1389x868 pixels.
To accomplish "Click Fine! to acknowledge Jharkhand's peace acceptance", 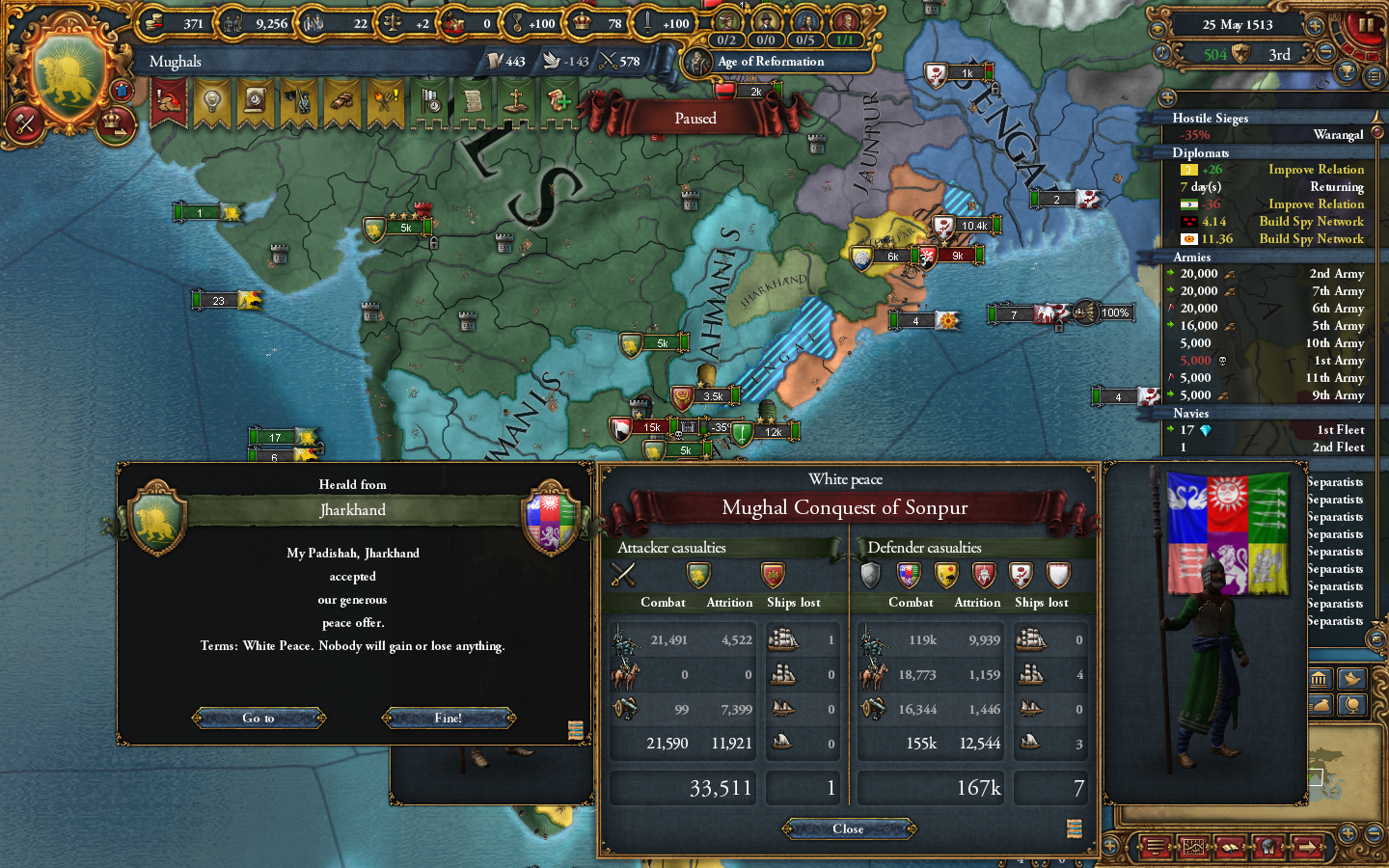I will 449,719.
